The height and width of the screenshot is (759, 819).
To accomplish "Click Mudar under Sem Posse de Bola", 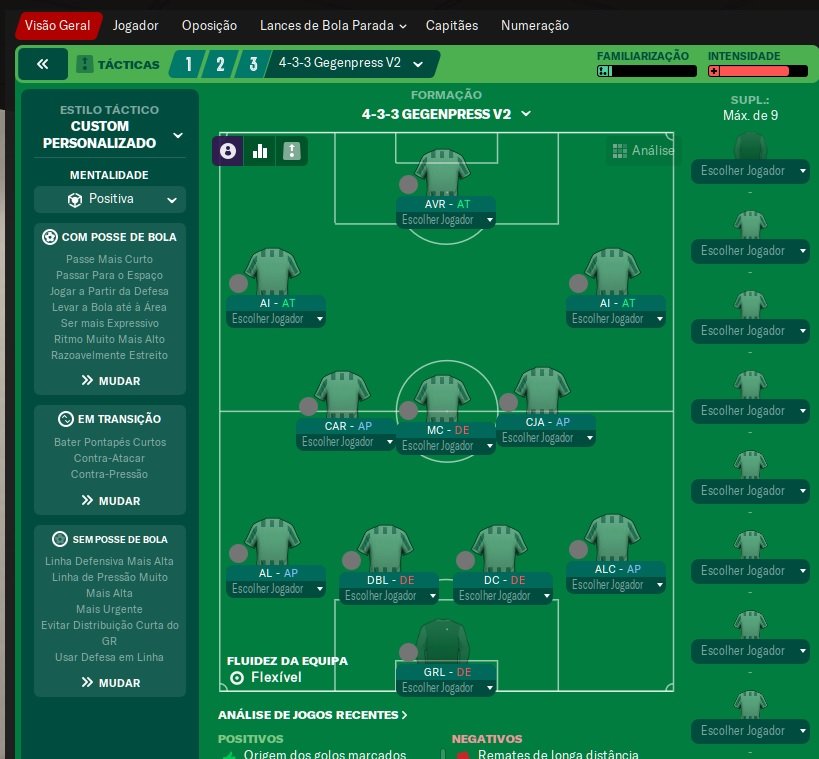I will (110, 683).
